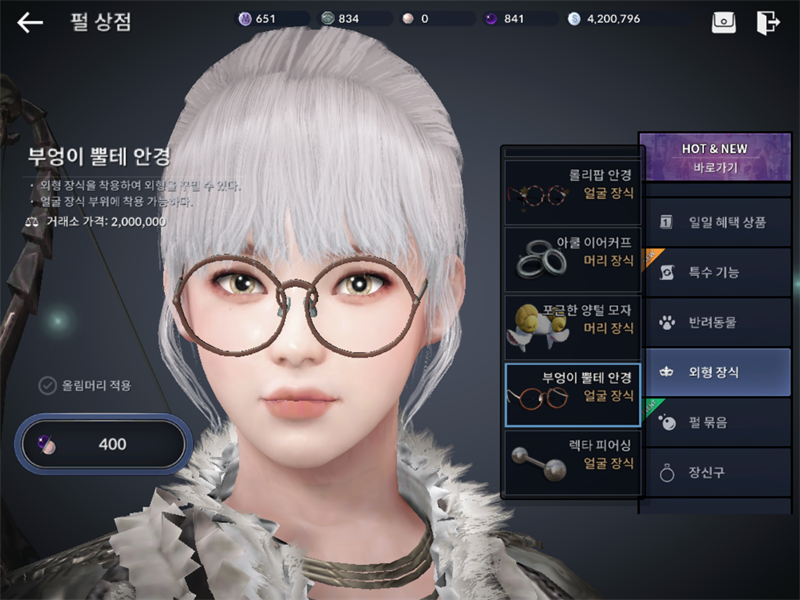
Task: Toggle the 올림머리 적용 checkbox
Action: 47,385
